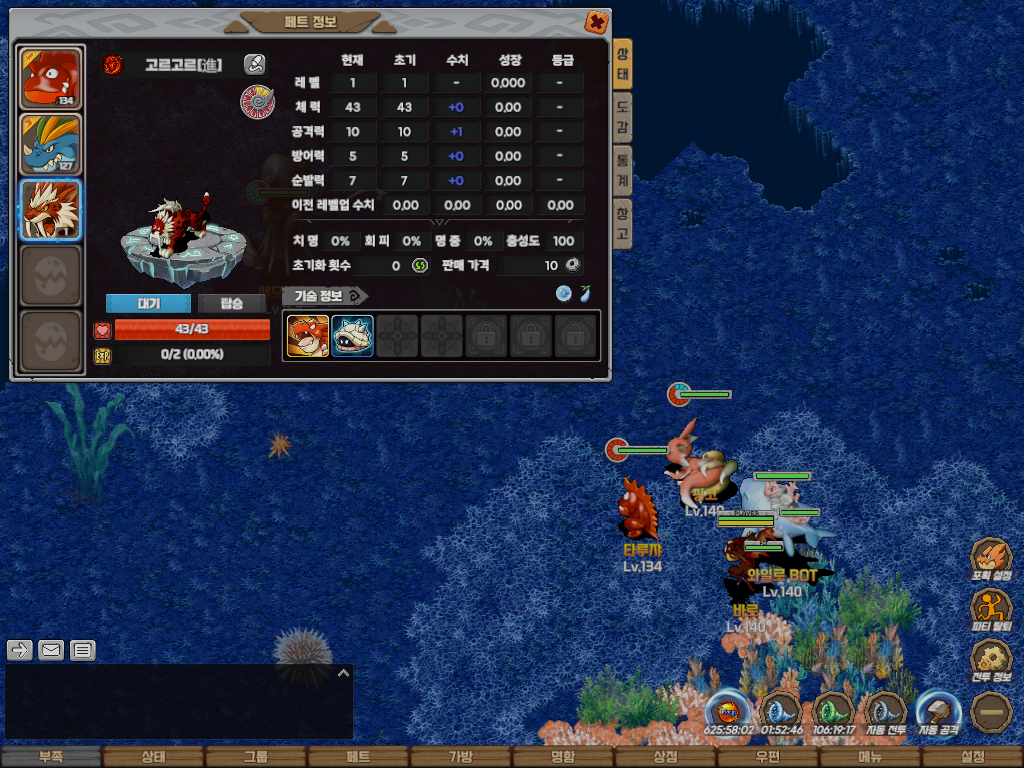Select the spiked shell skill icon

[x=353, y=336]
